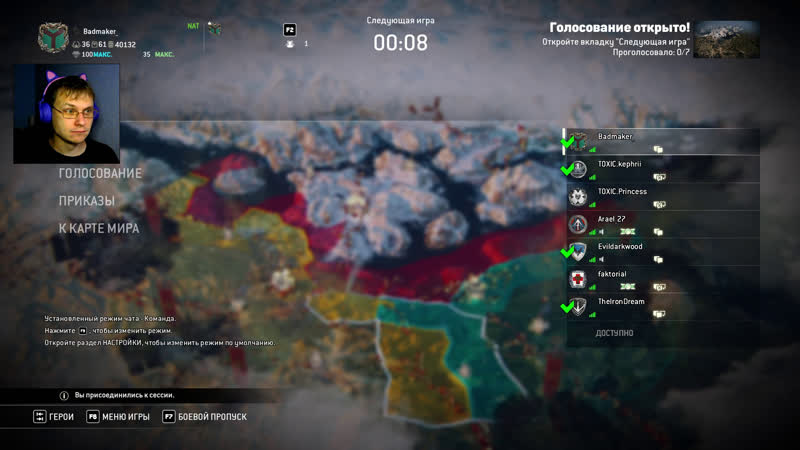Open Меню игры from the bottom bar
The height and width of the screenshot is (450, 800).
(x=125, y=416)
